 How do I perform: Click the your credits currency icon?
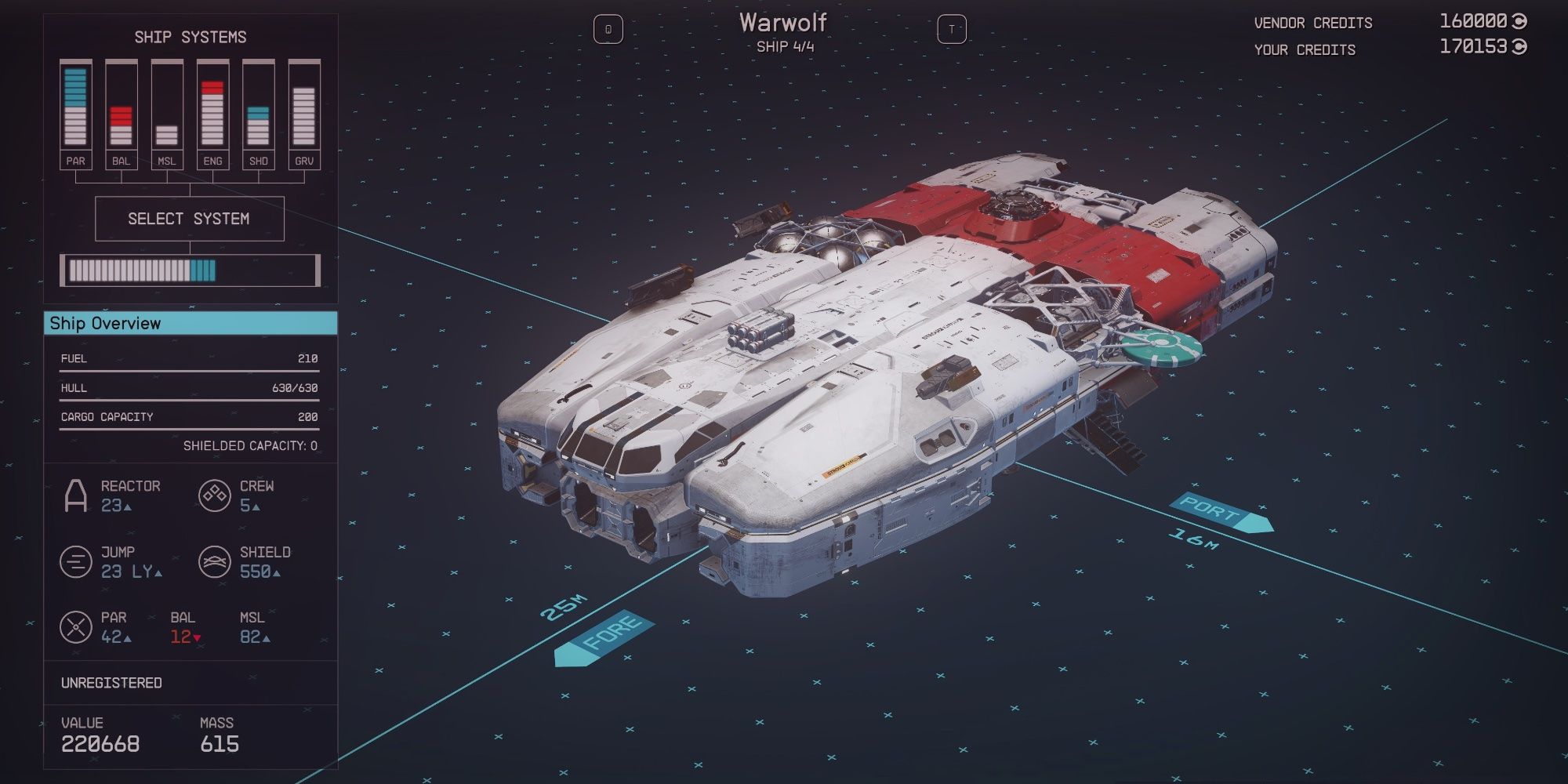click(x=1520, y=47)
